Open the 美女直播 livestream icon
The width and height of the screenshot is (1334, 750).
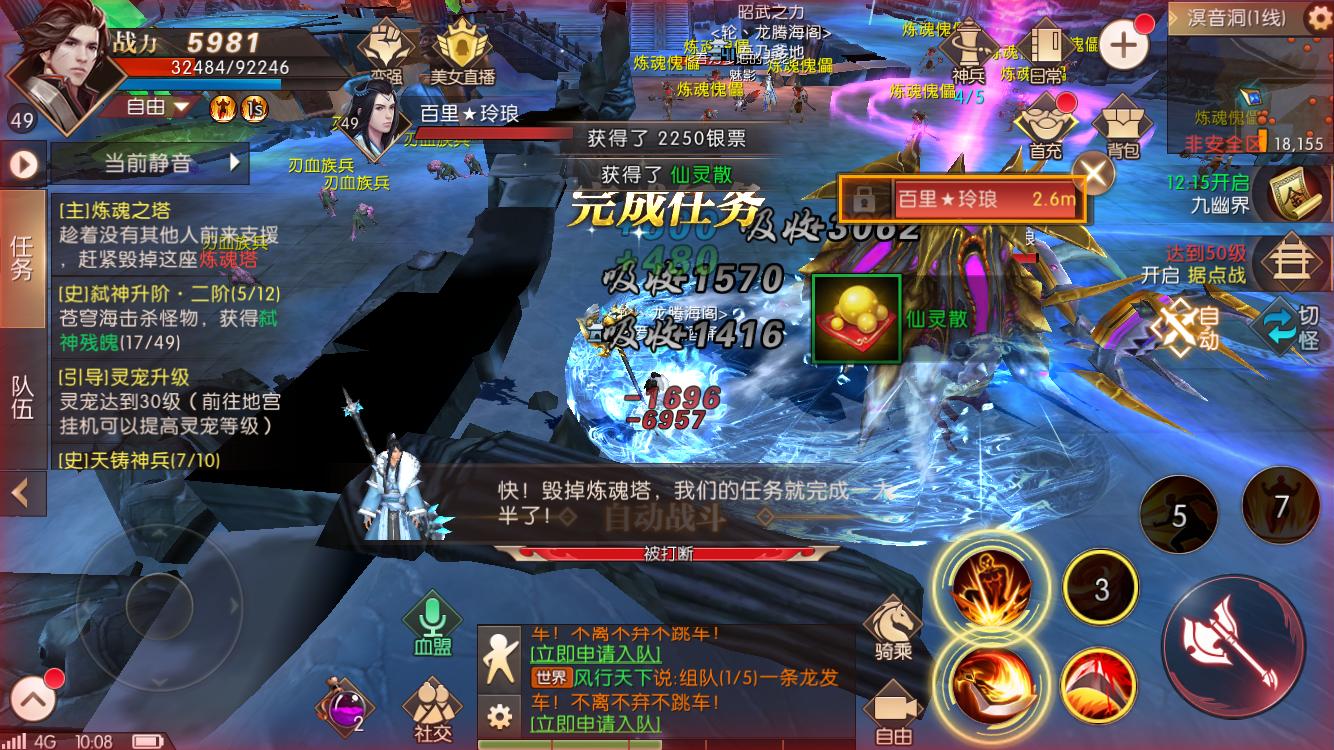pos(460,42)
